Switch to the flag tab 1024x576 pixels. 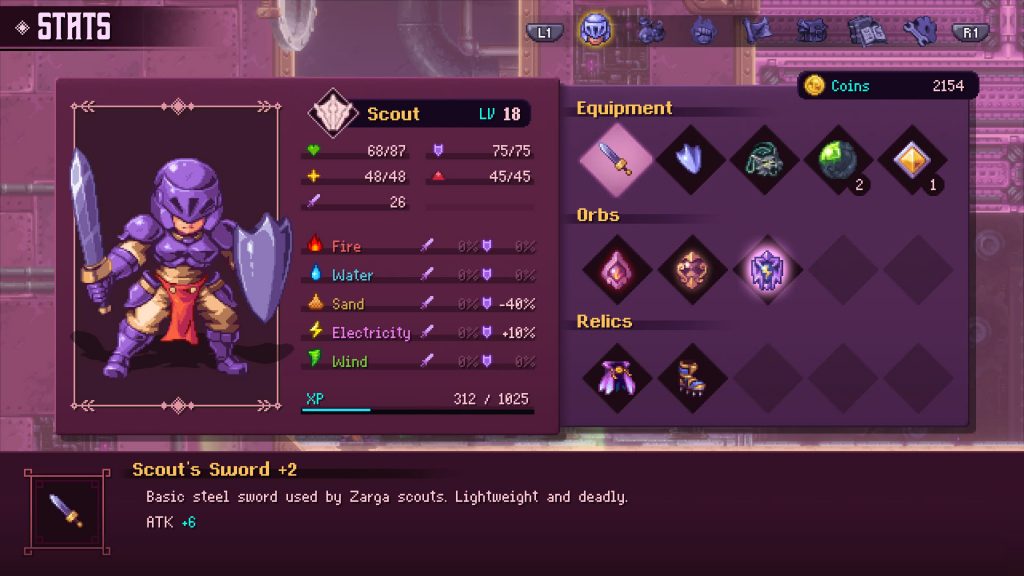[x=758, y=31]
